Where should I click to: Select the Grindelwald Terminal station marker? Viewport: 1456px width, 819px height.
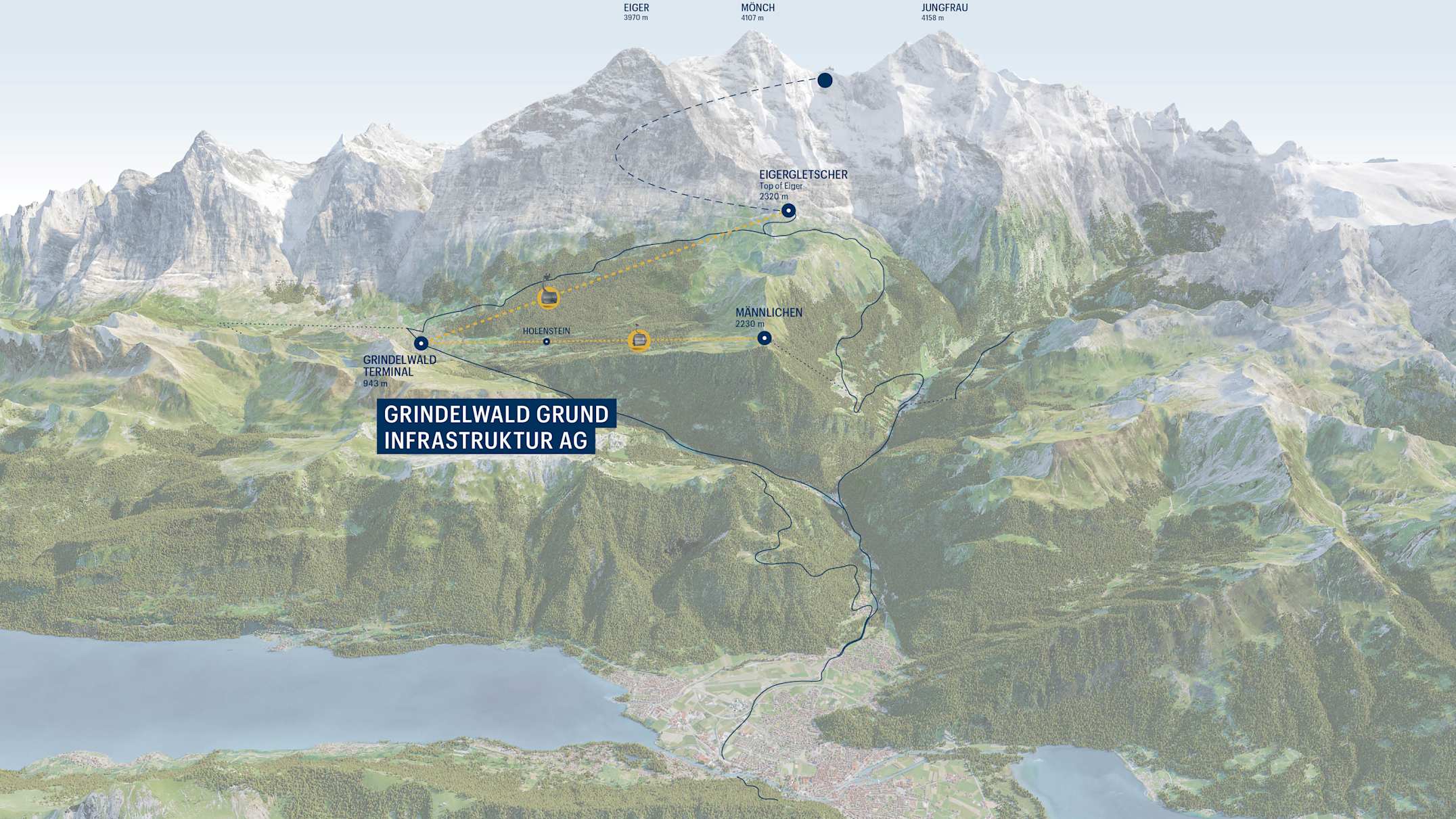pos(422,344)
